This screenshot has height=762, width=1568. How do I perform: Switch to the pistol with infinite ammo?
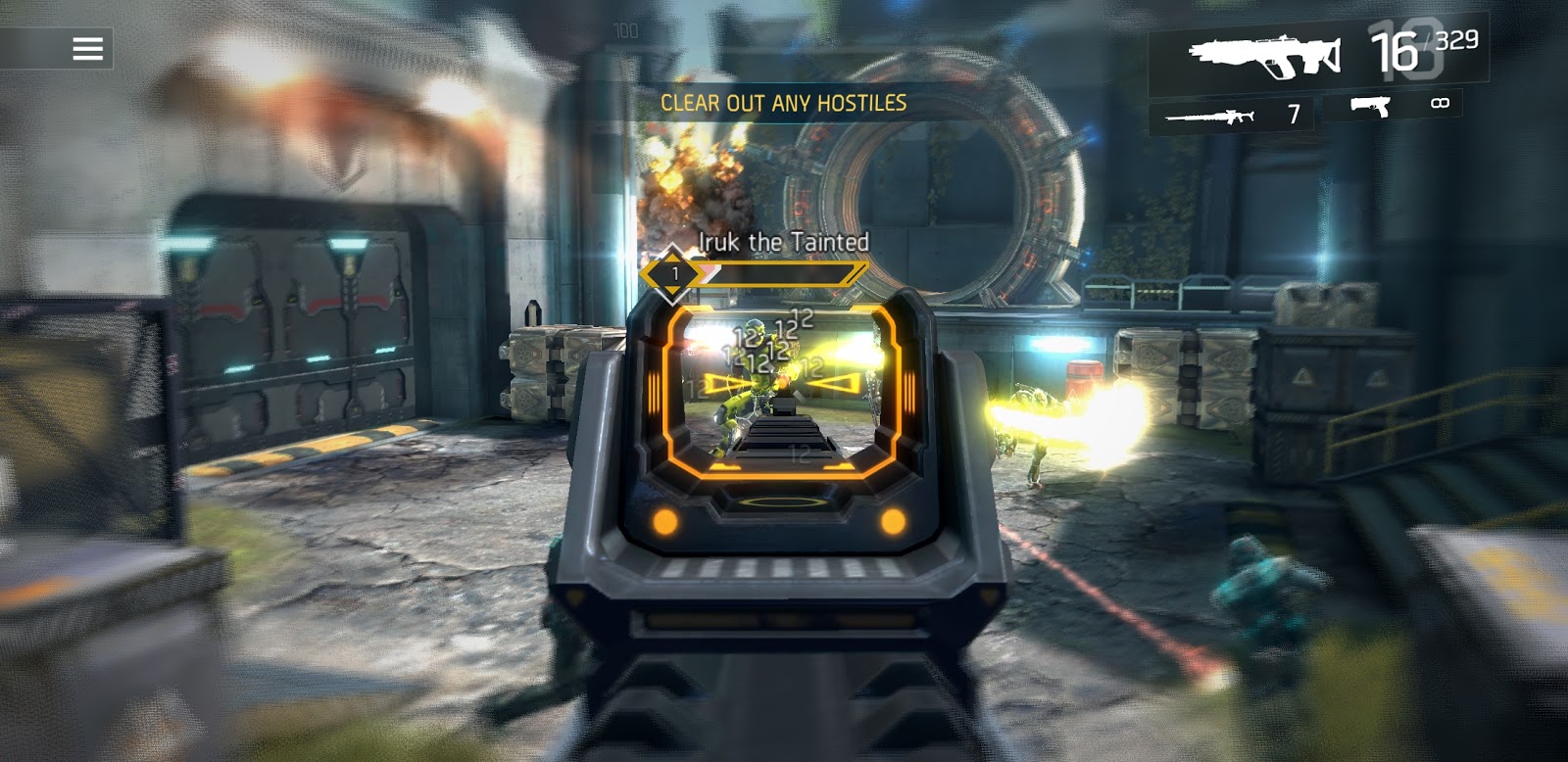pyautogui.click(x=1396, y=105)
